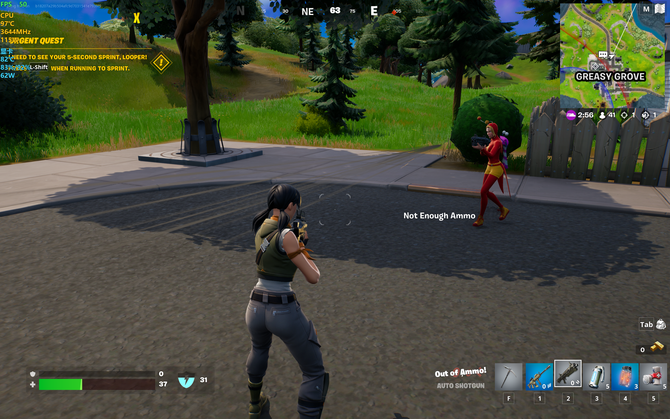670x419 pixels.
Task: Choose the shield canister item slot
Action: point(597,375)
